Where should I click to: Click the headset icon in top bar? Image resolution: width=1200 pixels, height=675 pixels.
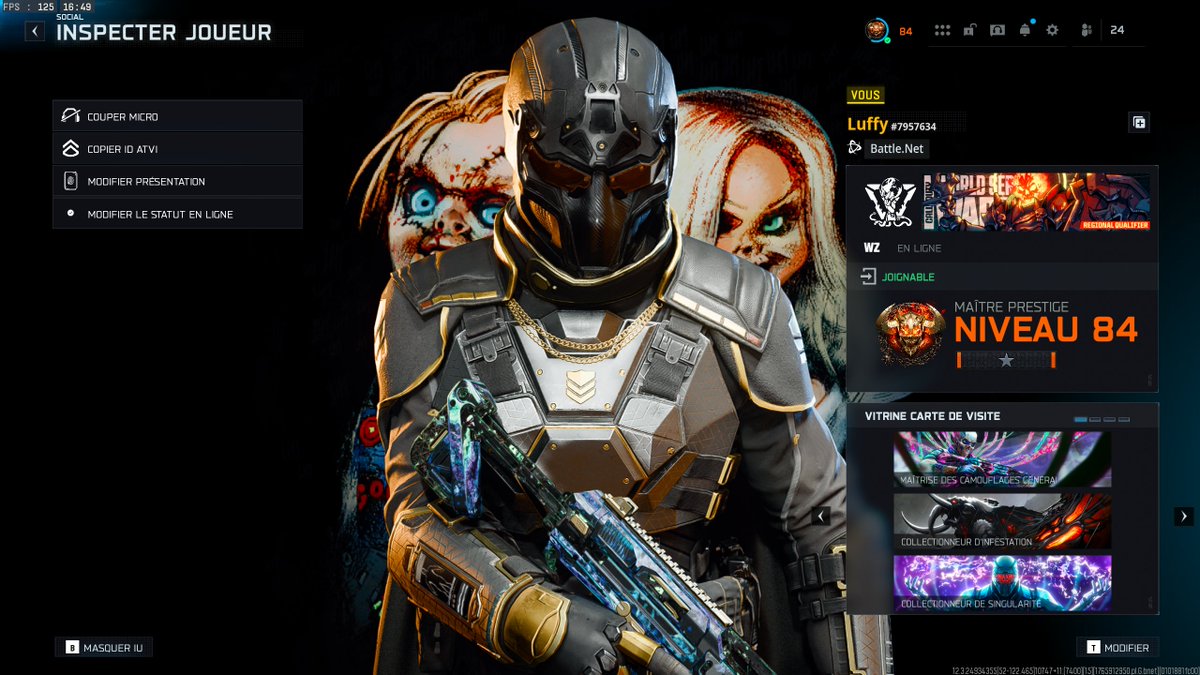tap(997, 30)
